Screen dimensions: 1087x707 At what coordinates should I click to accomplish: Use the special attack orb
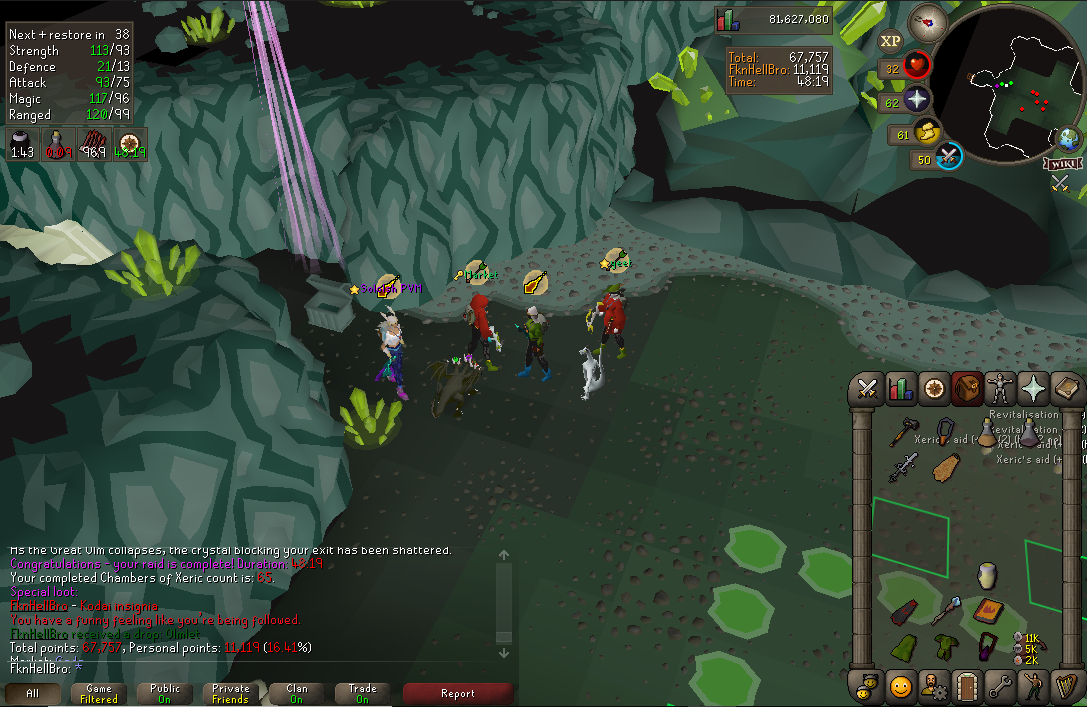click(948, 157)
